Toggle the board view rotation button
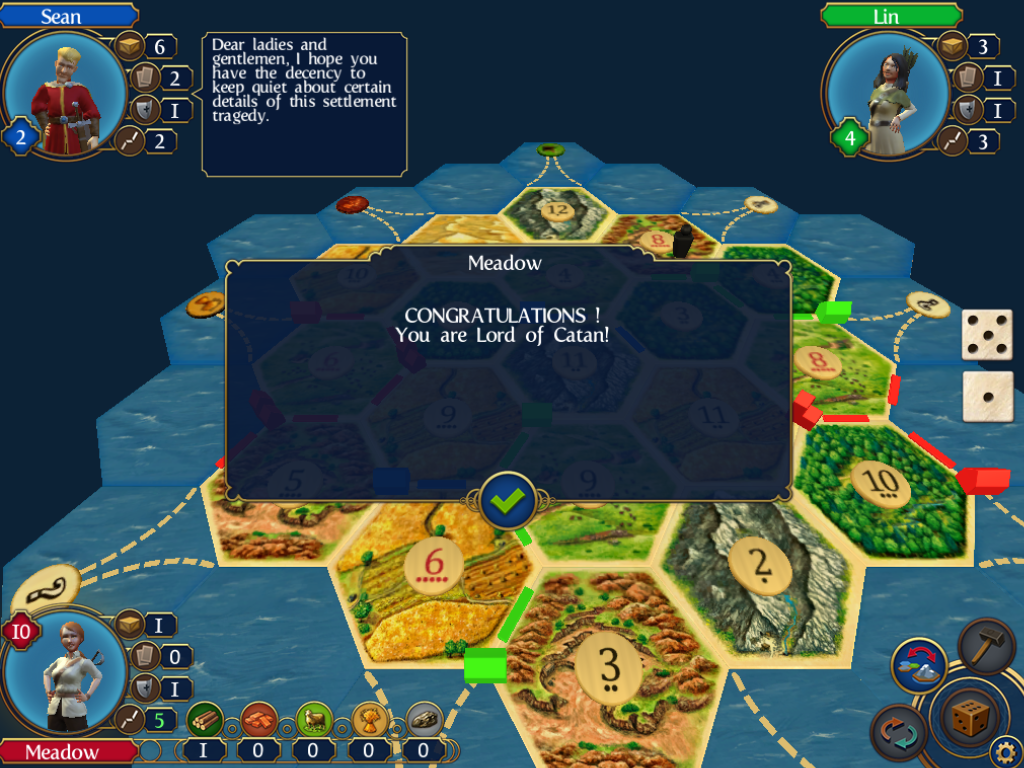 pyautogui.click(x=920, y=667)
